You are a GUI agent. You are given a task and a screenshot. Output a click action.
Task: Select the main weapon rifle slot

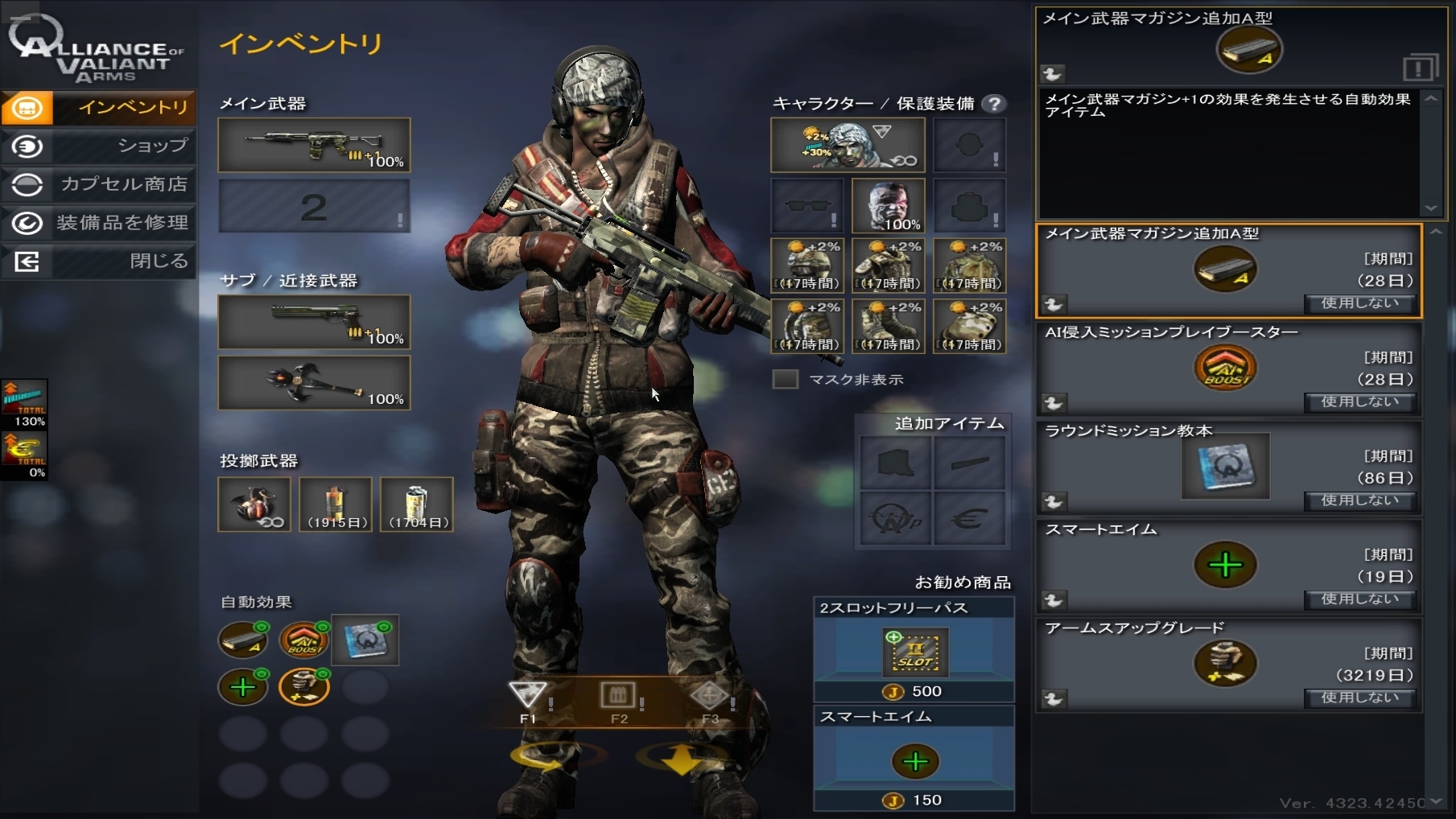pyautogui.click(x=314, y=145)
